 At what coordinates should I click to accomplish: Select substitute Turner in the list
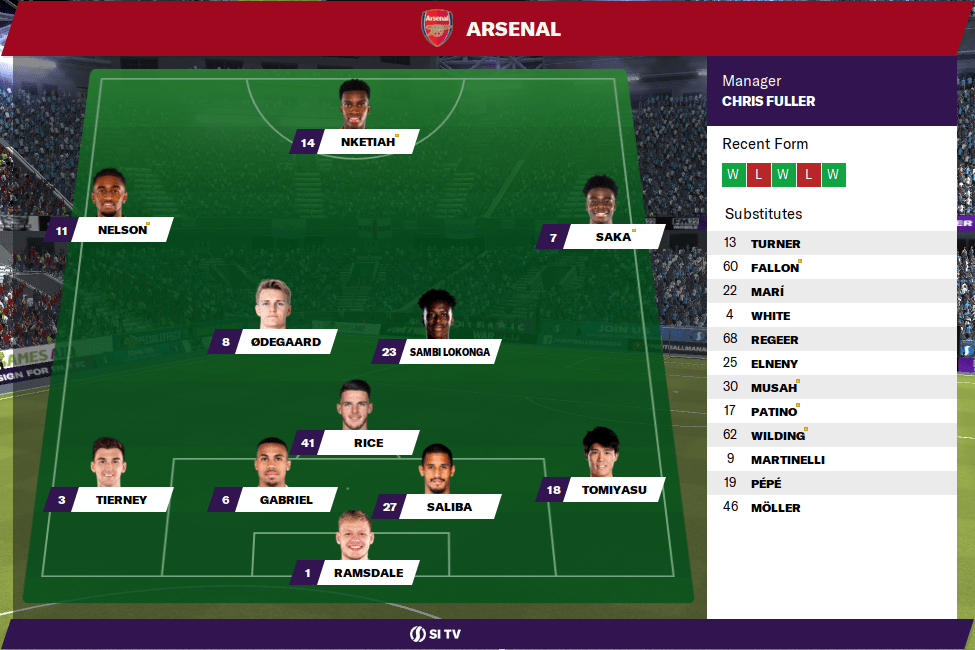pos(775,243)
